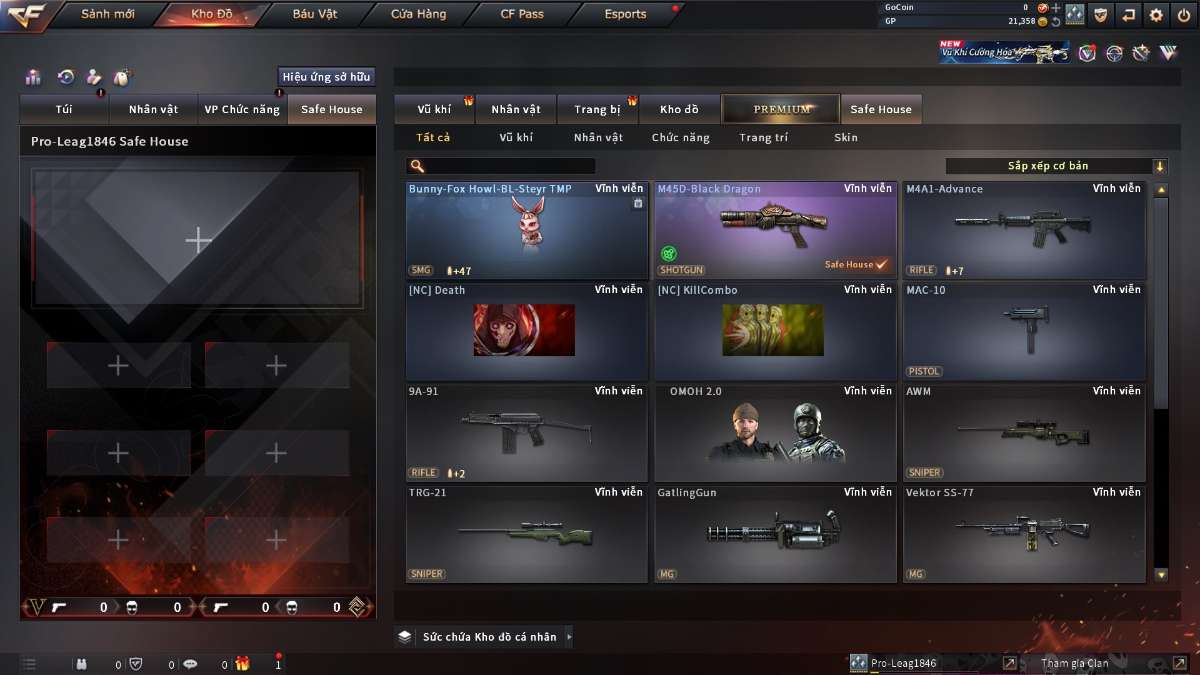Switch to the Trang bị tab
The height and width of the screenshot is (675, 1200).
tap(598, 109)
